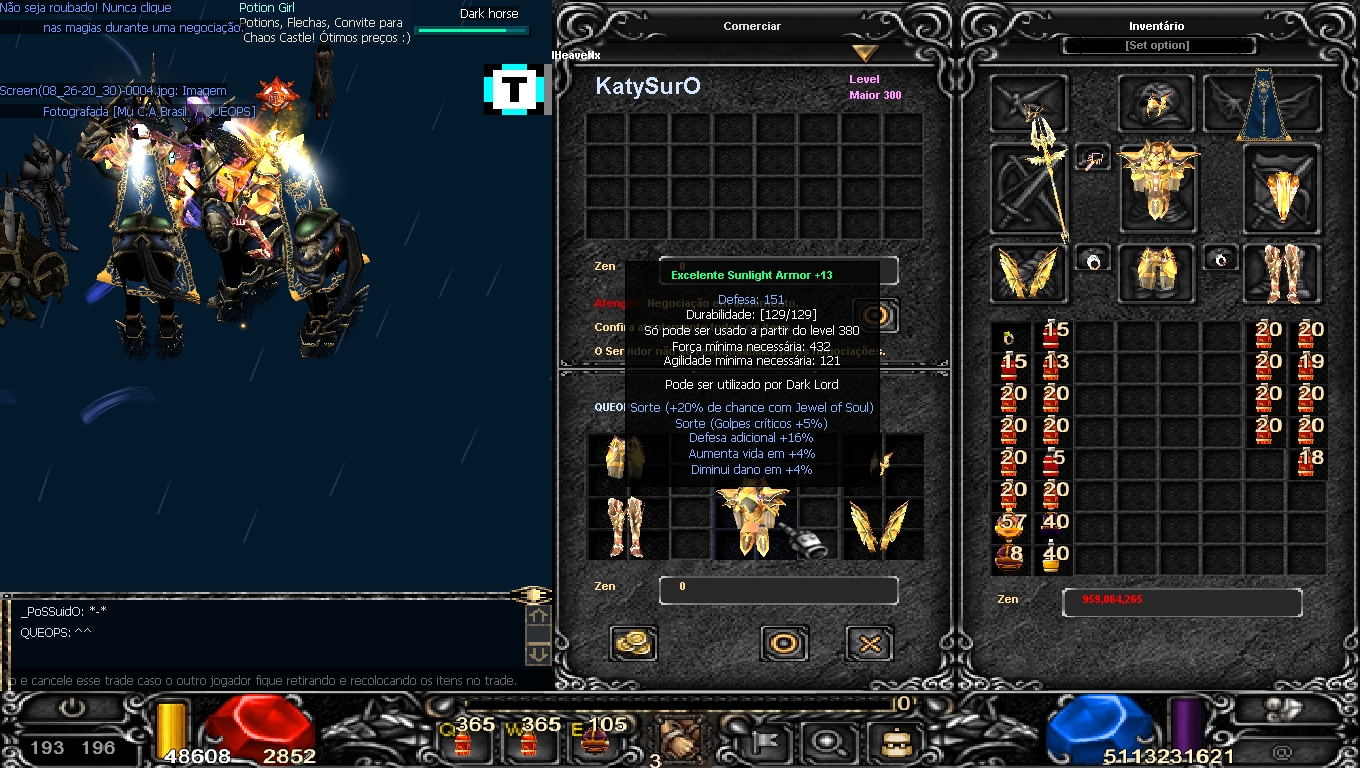1360x768 pixels.
Task: Click the equipped golden scepter weapon slot
Action: (1030, 190)
